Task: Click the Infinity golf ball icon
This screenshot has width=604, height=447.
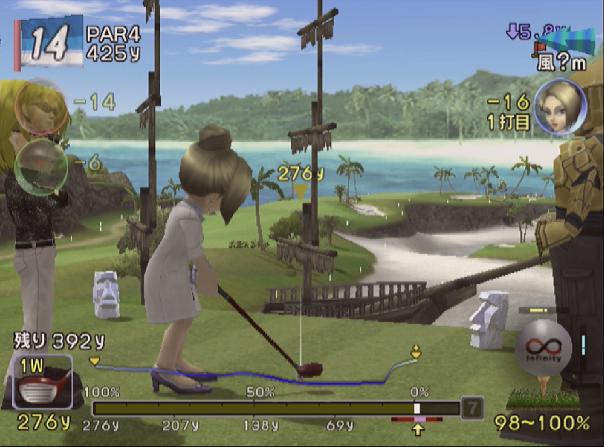Action: coord(543,350)
